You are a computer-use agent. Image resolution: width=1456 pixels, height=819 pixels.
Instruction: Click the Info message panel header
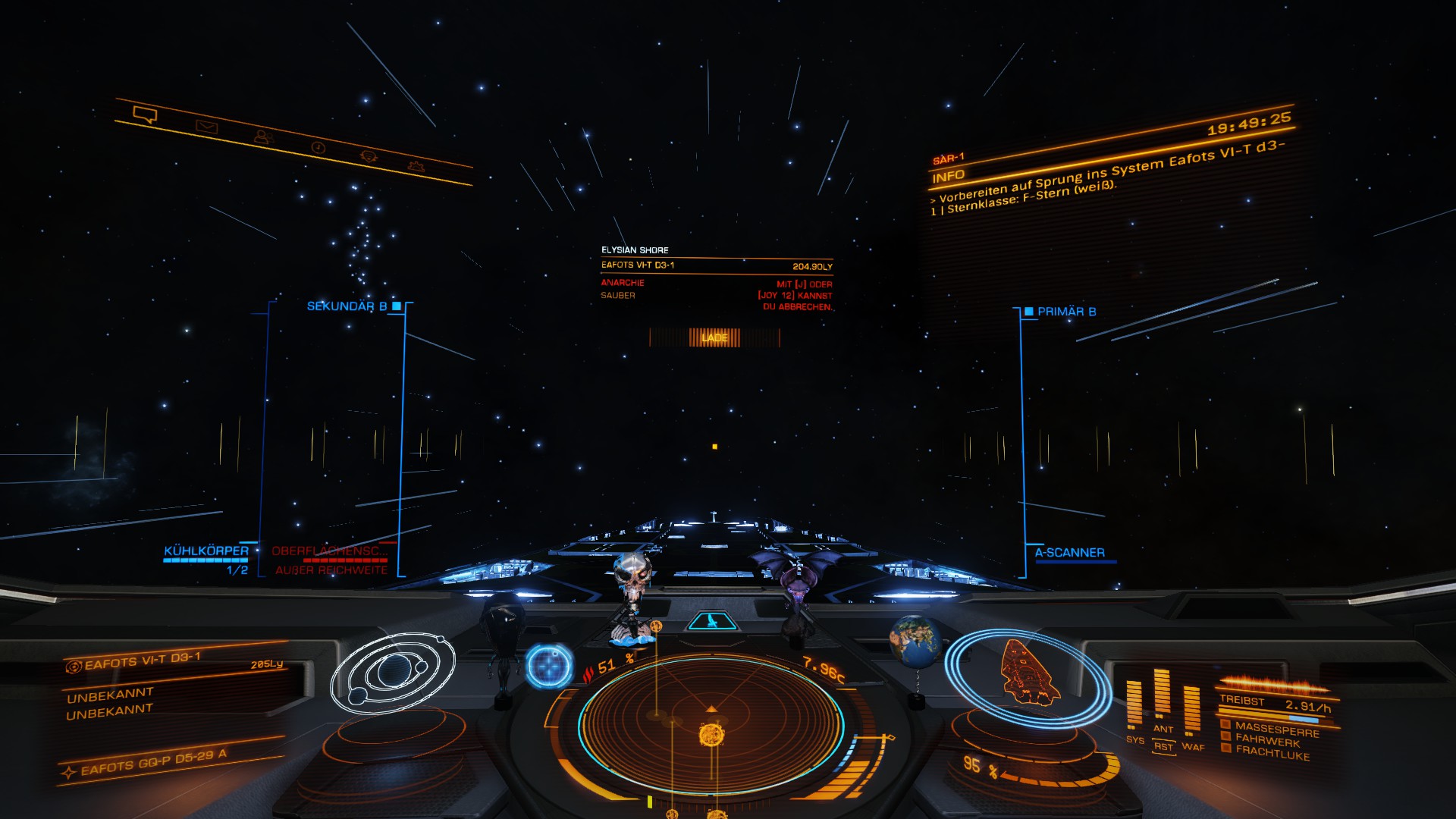[949, 177]
